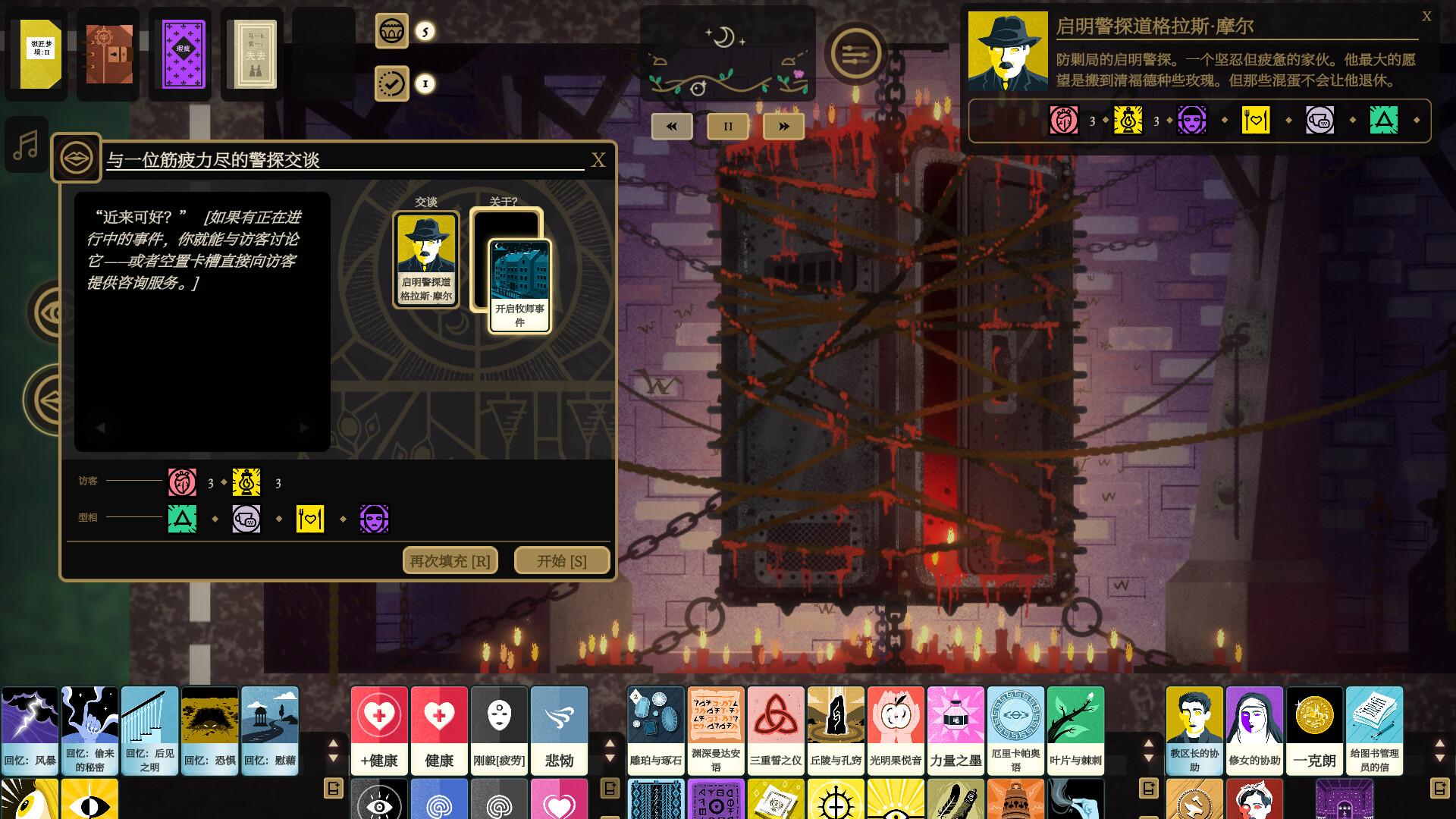Click the purple moth aspect icon in the detective's panel
The height and width of the screenshot is (819, 1456).
(x=1192, y=121)
